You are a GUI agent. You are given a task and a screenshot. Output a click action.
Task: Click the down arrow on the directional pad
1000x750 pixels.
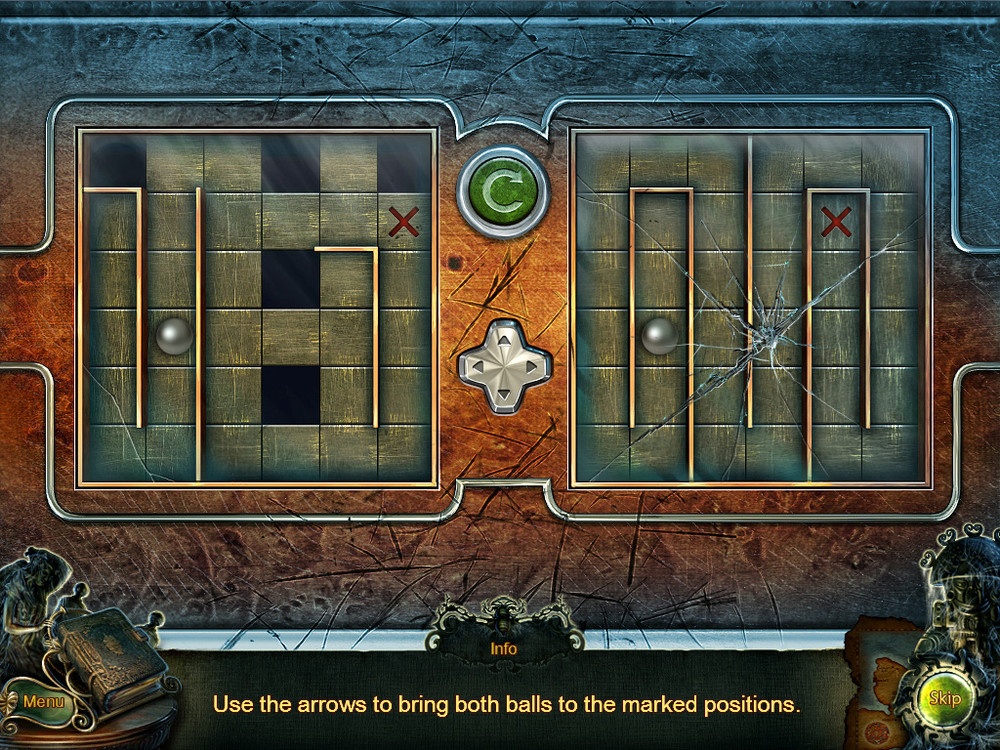pos(504,393)
